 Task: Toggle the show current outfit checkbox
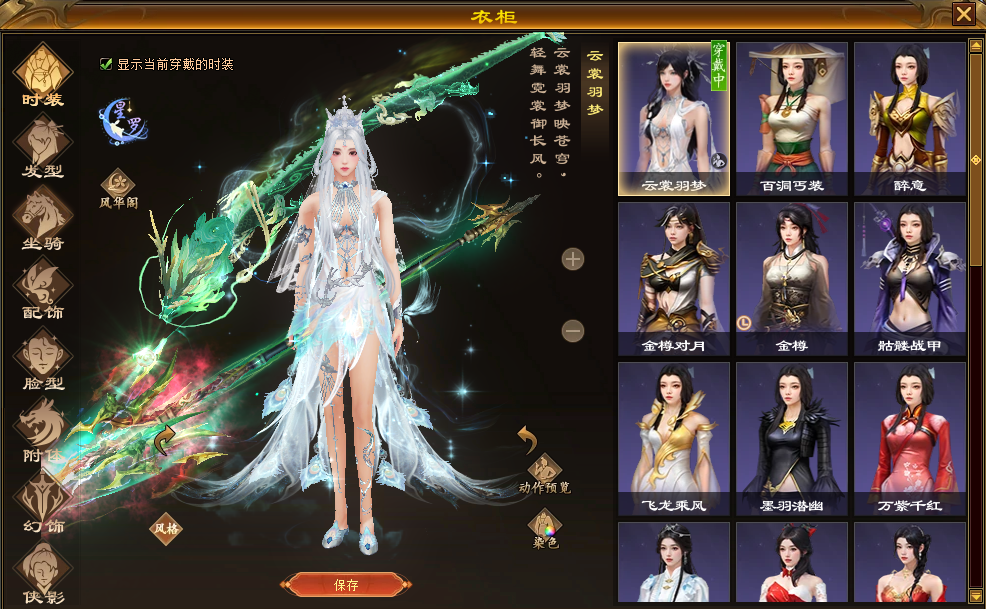tap(106, 64)
